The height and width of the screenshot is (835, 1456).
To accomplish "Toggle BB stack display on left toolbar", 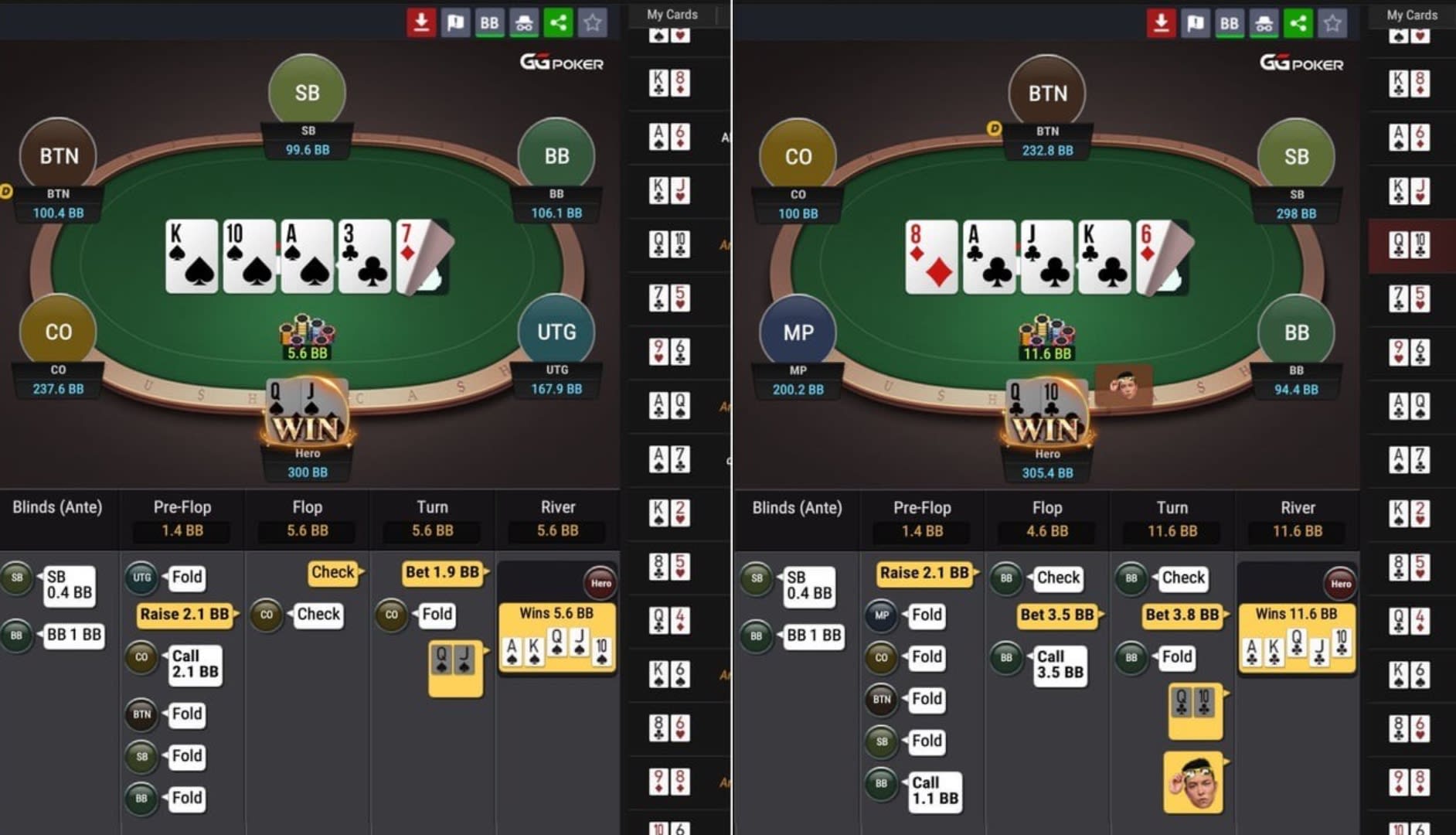I will point(488,22).
